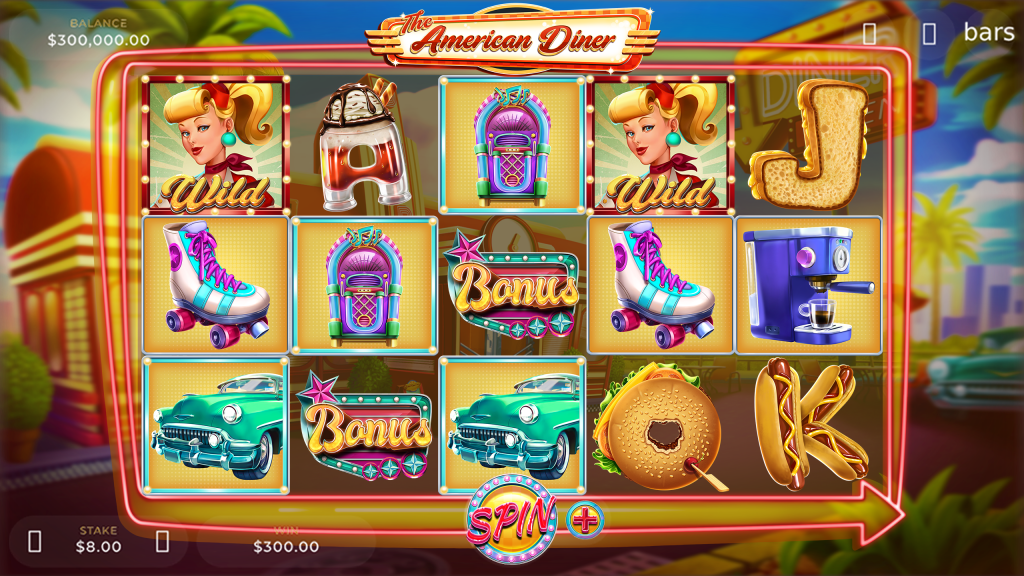1024x576 pixels.
Task: Decrease the stake amount
Action: (35, 542)
